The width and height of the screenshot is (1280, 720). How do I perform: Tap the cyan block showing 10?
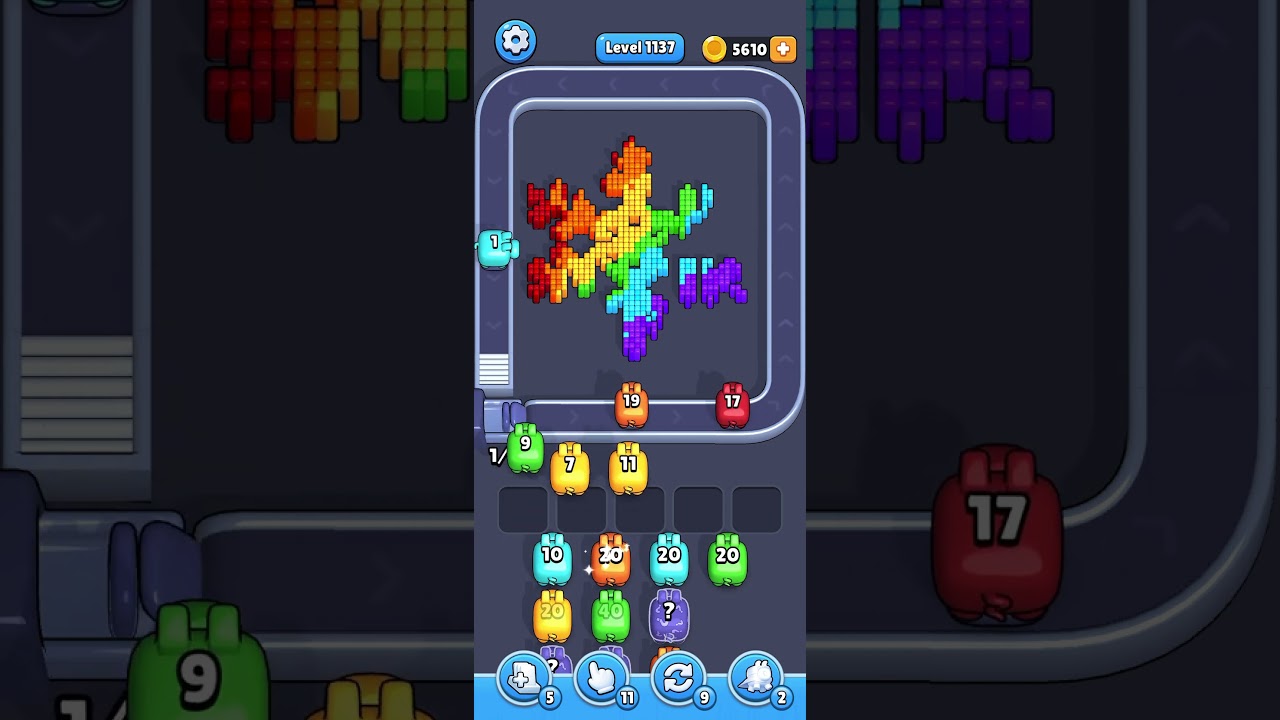point(550,556)
